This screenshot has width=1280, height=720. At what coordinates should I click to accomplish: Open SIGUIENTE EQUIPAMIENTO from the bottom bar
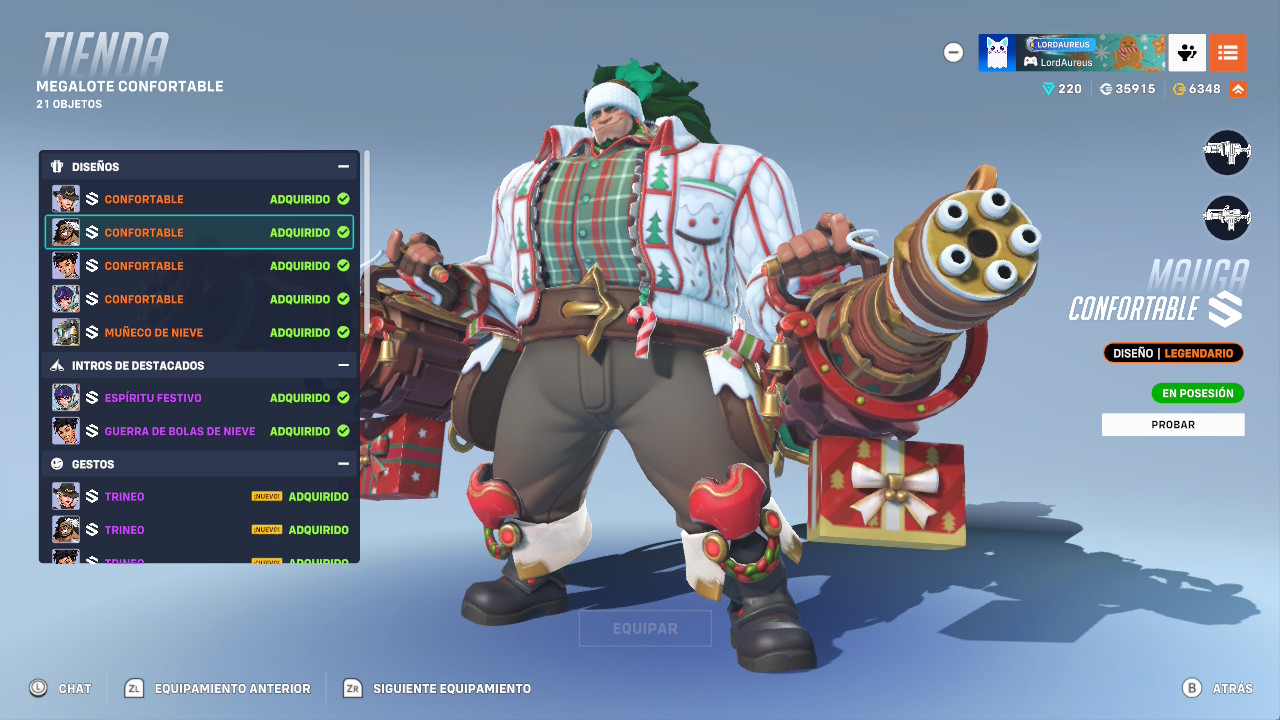(438, 688)
